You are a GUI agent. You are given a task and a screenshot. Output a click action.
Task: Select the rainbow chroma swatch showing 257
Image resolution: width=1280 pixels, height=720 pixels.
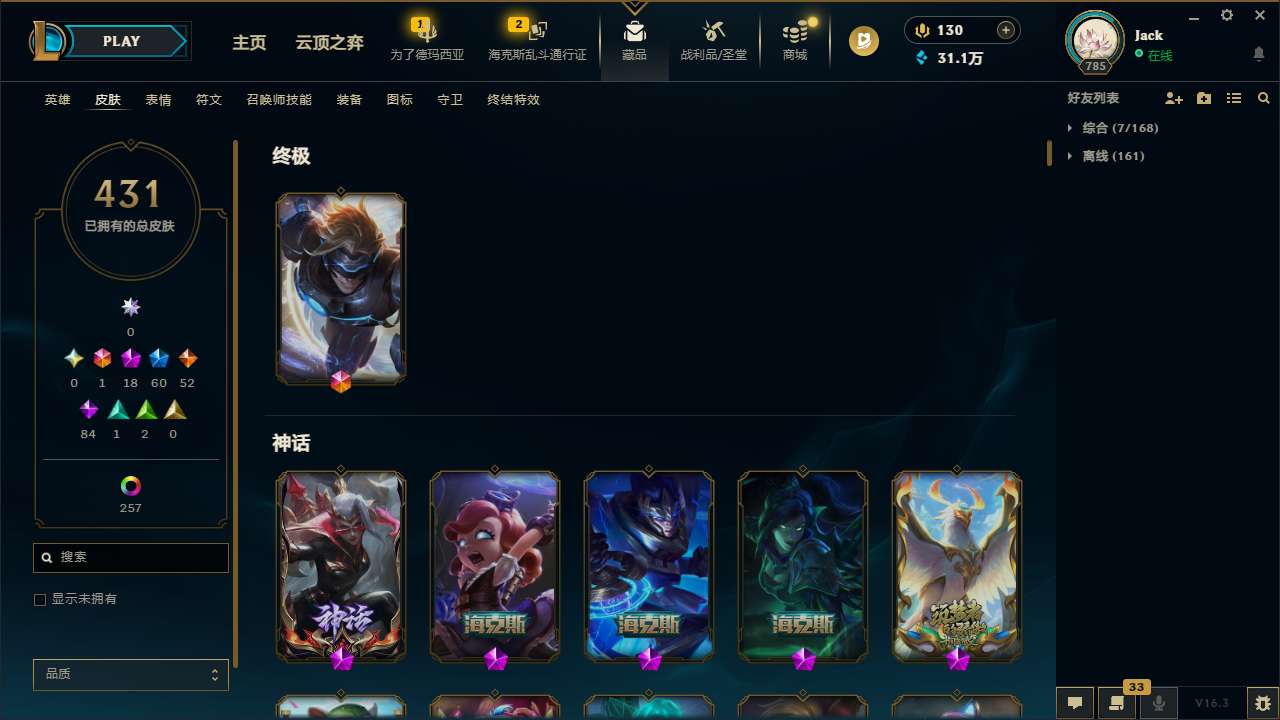click(130, 486)
